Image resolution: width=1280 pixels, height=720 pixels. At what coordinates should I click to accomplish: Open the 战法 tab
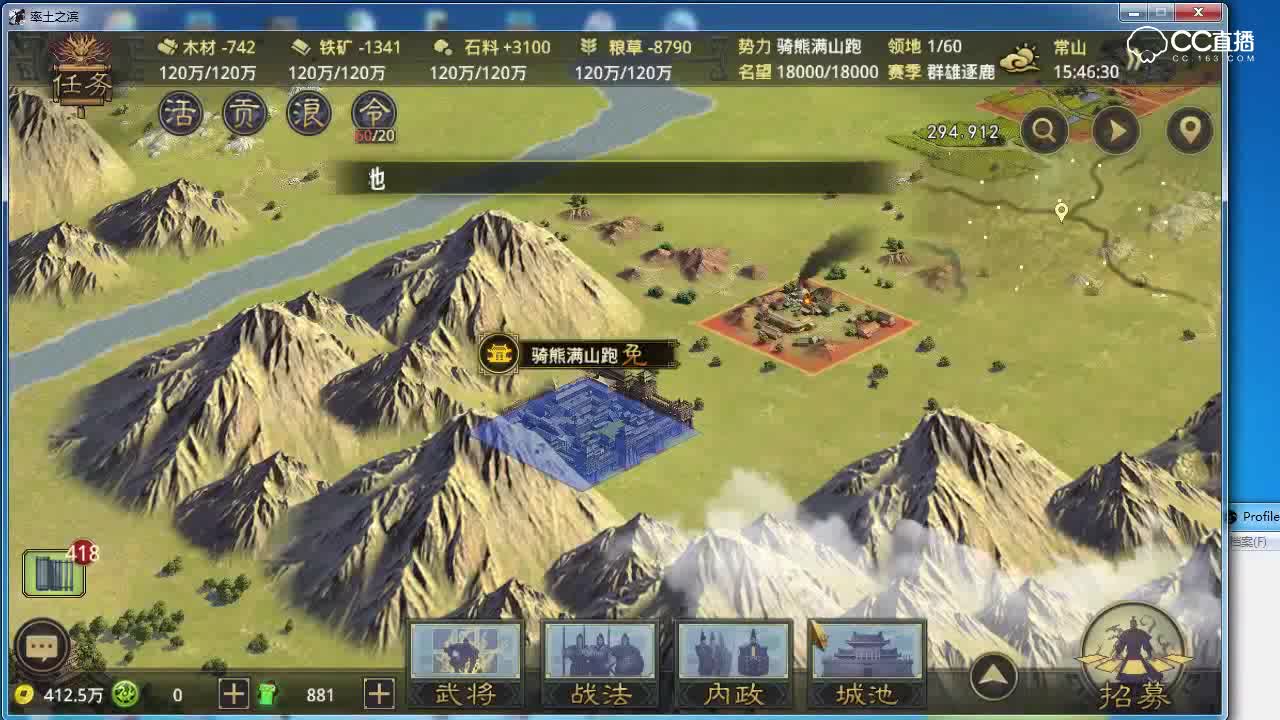point(600,662)
